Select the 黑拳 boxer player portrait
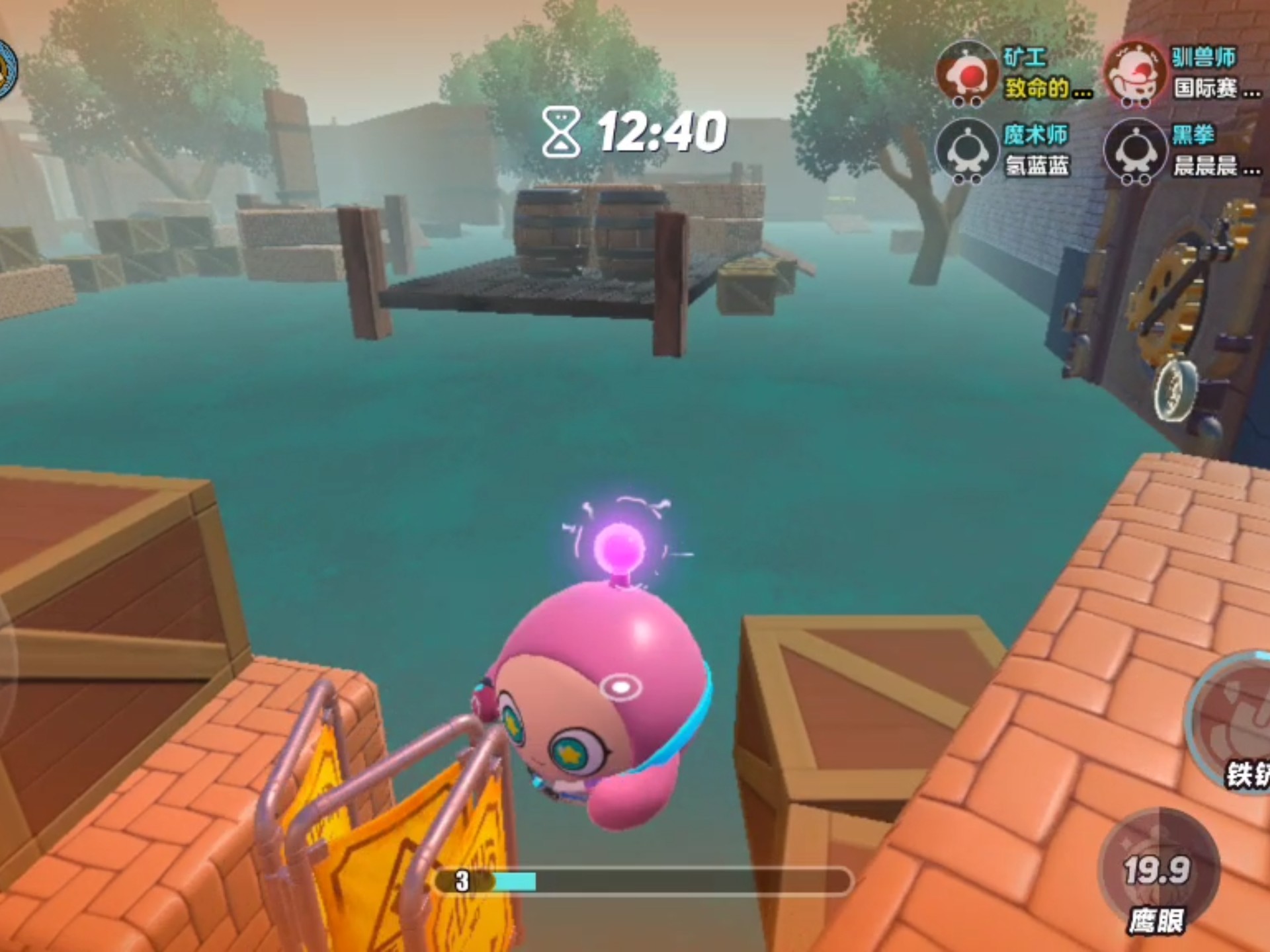 click(1136, 152)
